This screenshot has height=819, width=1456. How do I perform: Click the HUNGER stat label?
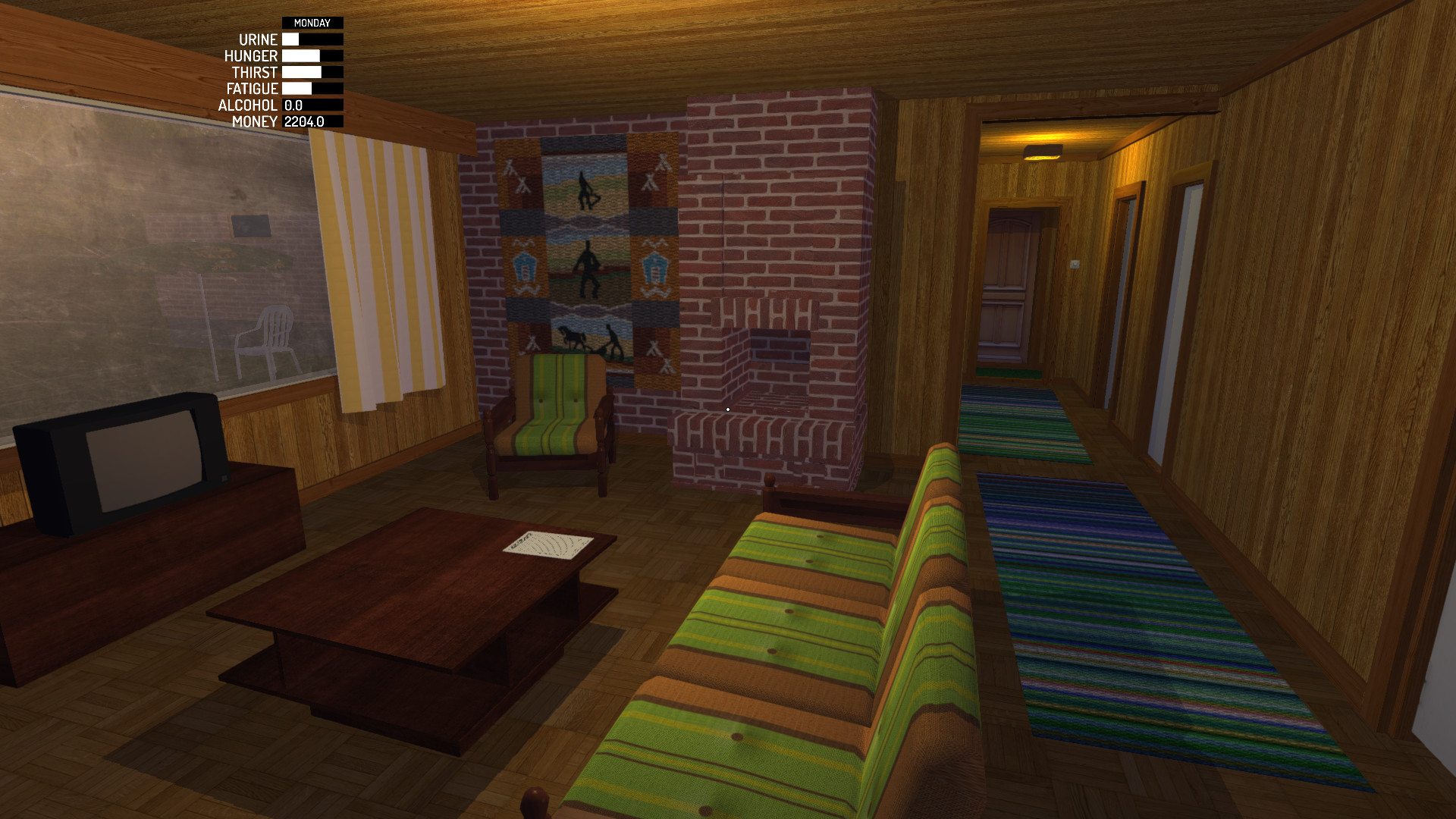(250, 55)
